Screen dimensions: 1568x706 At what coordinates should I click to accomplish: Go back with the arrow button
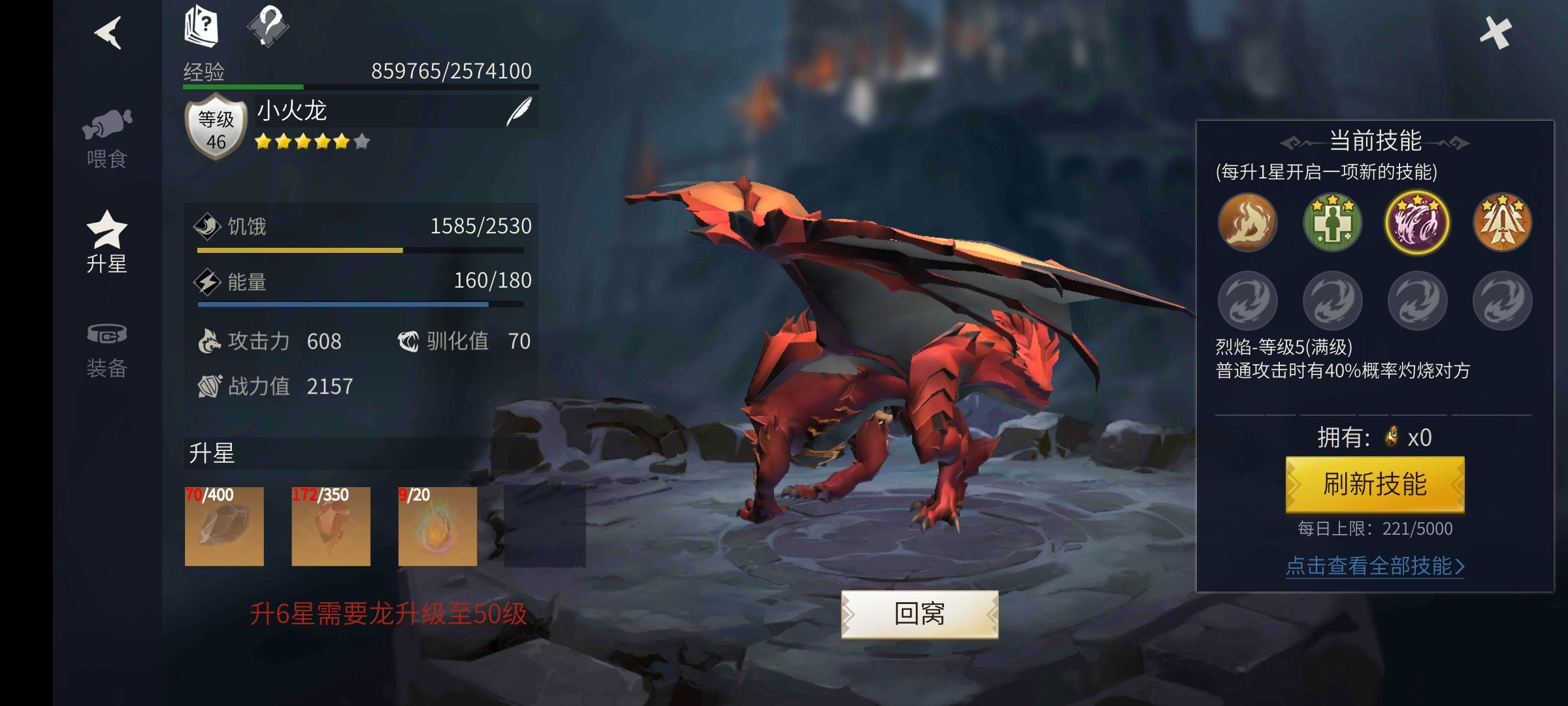coord(108,32)
